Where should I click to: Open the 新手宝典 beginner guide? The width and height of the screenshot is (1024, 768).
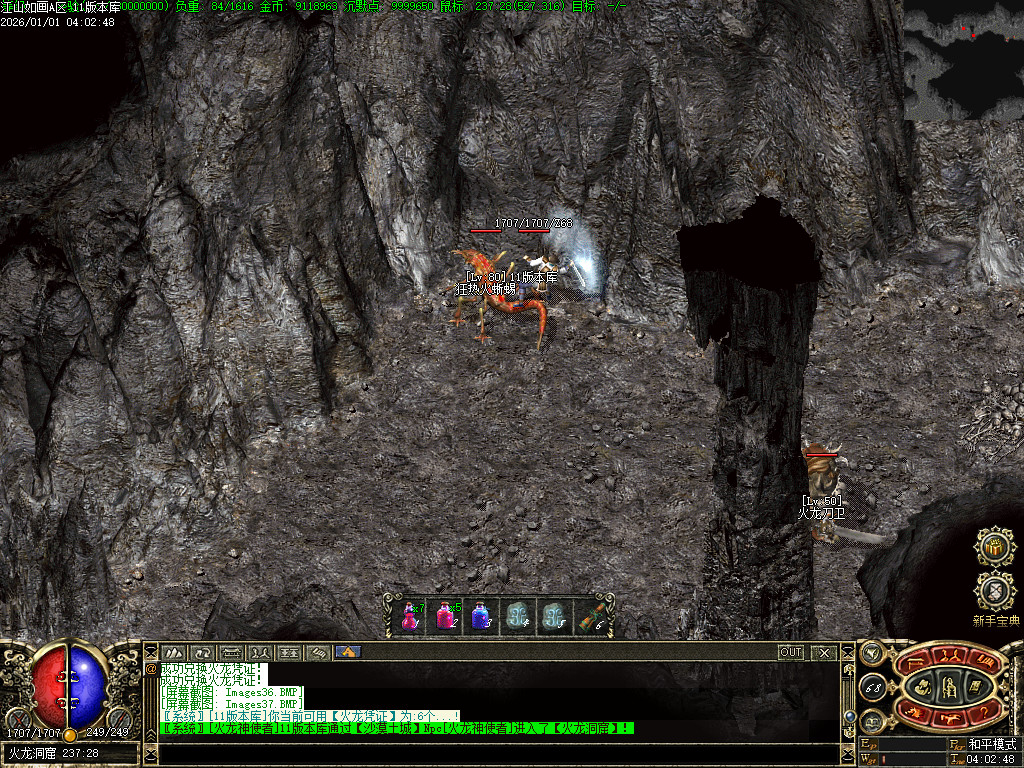(x=995, y=591)
